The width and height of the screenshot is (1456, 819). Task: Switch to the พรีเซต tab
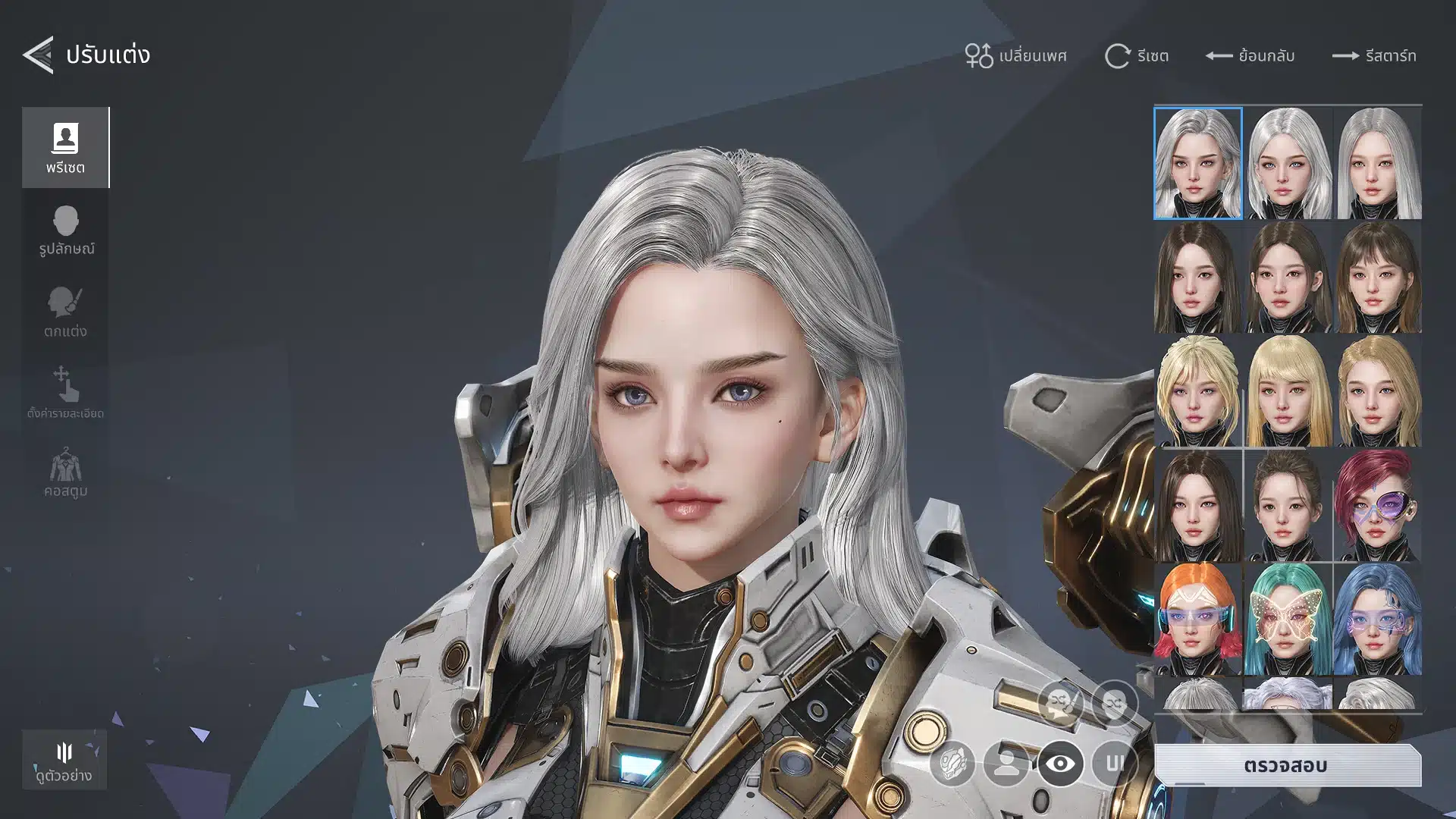click(65, 147)
